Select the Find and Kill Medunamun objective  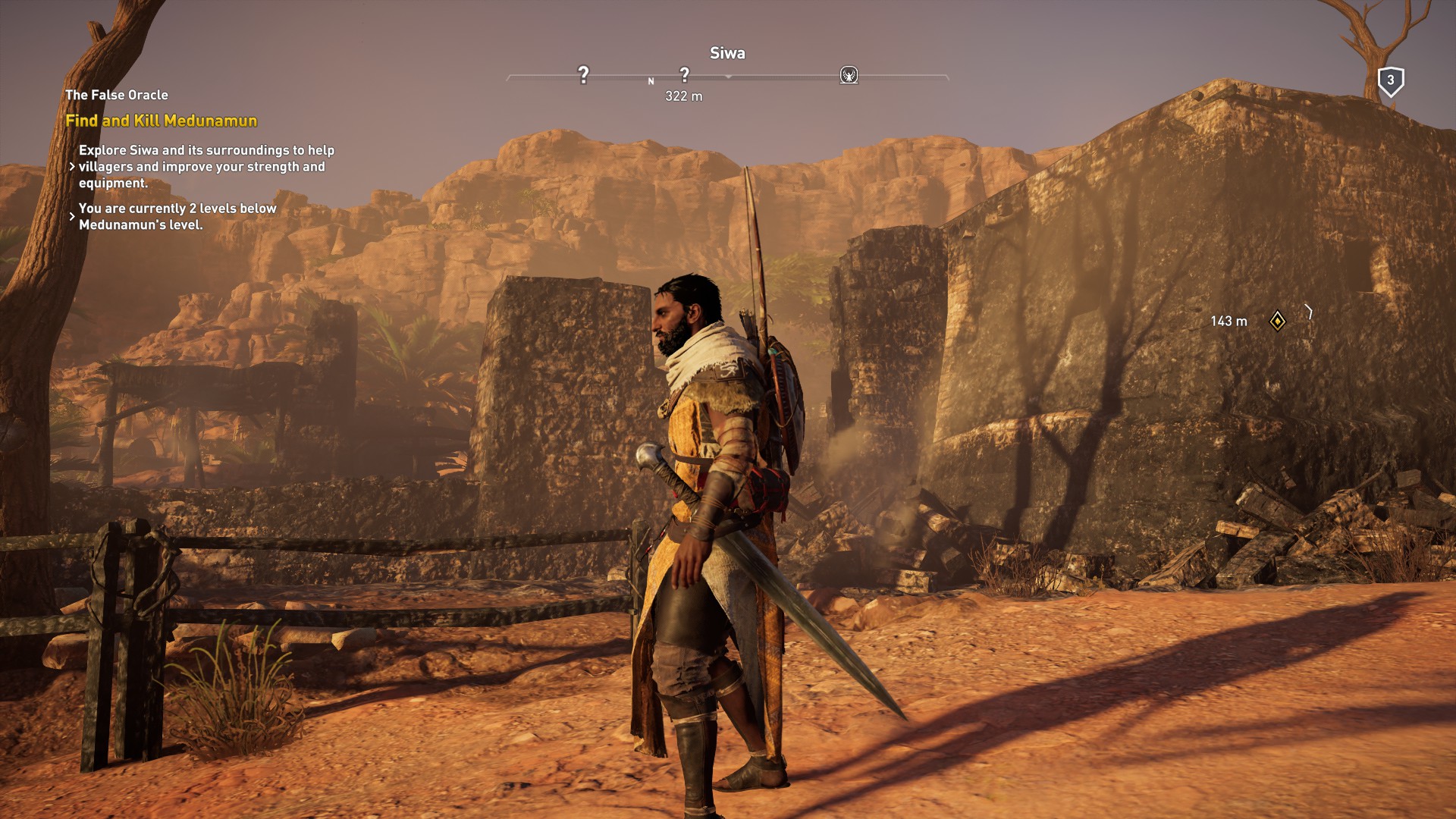tap(161, 121)
